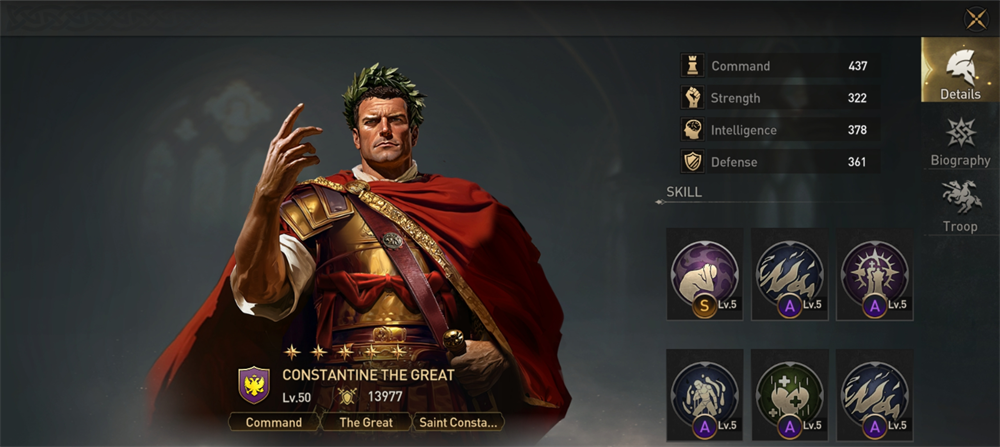Open the The Great trait tag
The width and height of the screenshot is (1000, 447).
point(364,422)
